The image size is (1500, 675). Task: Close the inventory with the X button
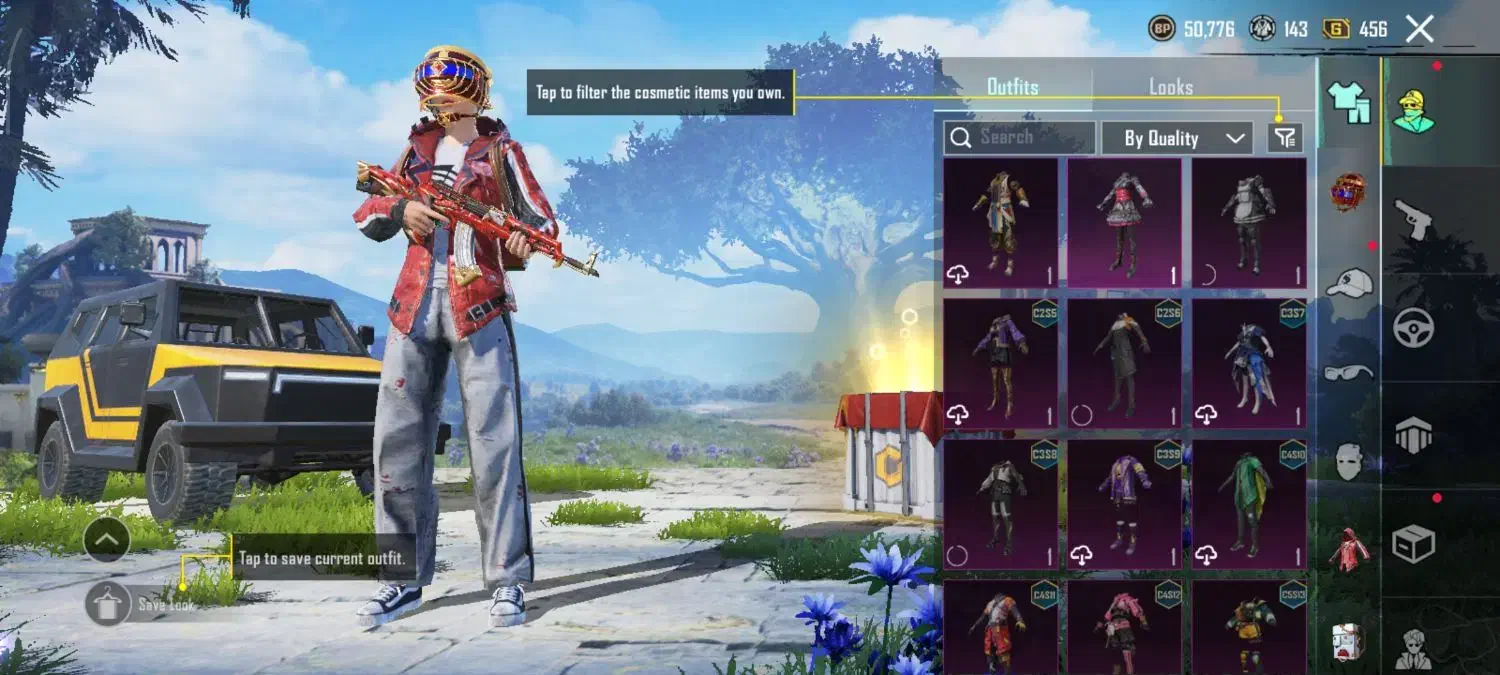click(1419, 29)
